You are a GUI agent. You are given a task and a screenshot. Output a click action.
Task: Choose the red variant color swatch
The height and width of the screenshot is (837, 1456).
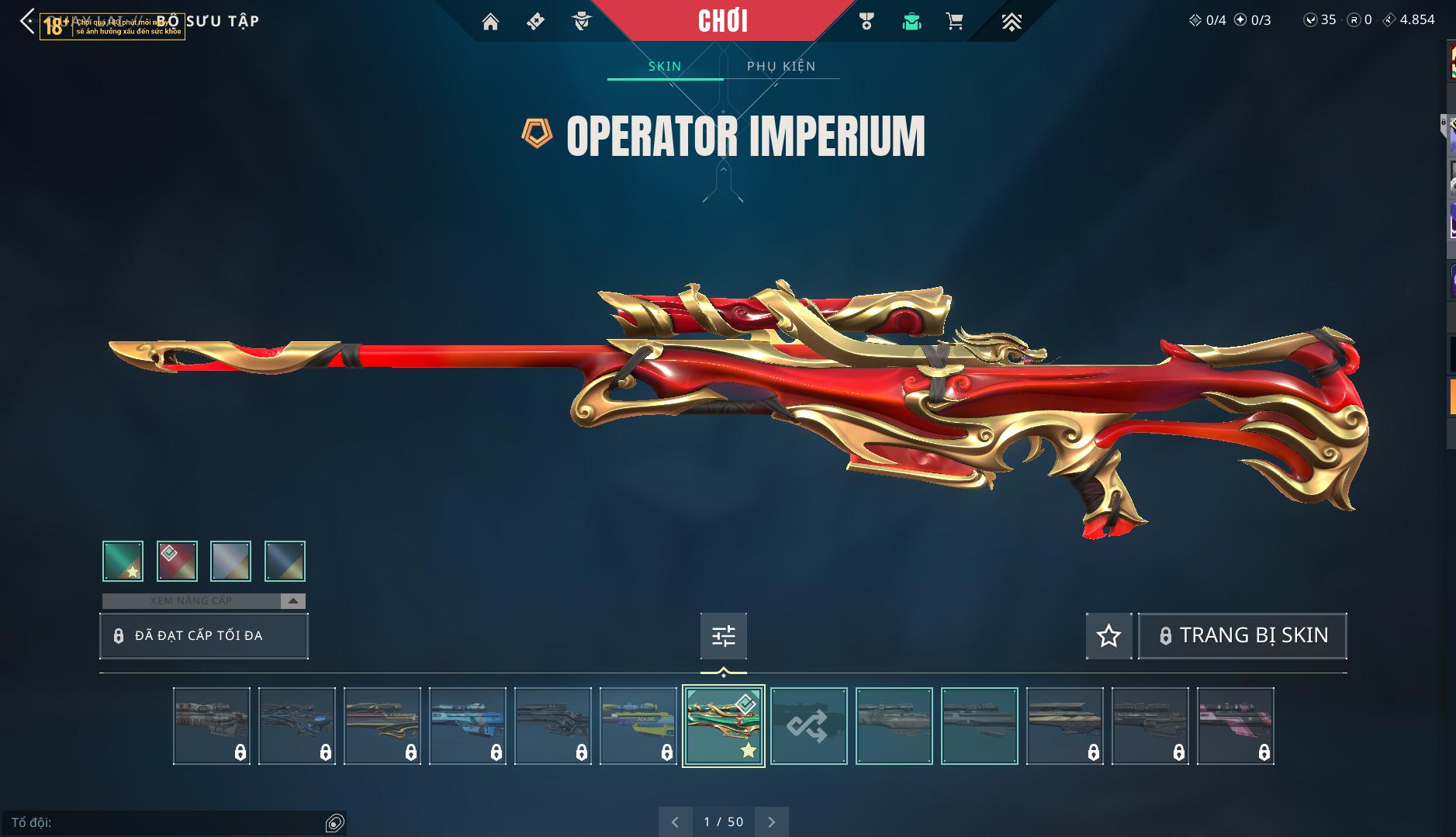pyautogui.click(x=177, y=561)
